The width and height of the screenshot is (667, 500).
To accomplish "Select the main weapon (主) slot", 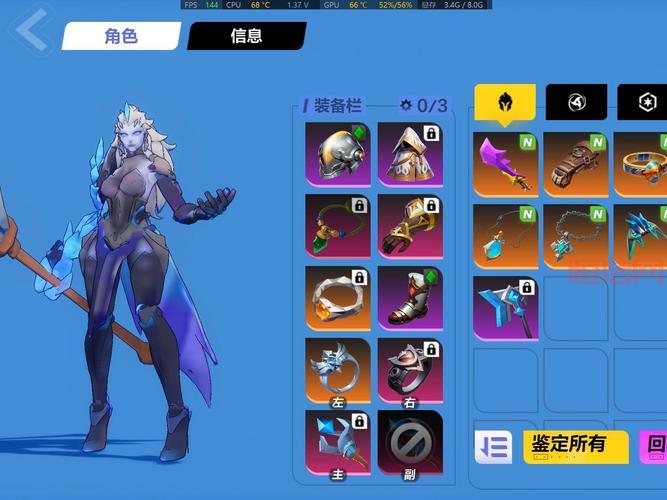I will (338, 442).
